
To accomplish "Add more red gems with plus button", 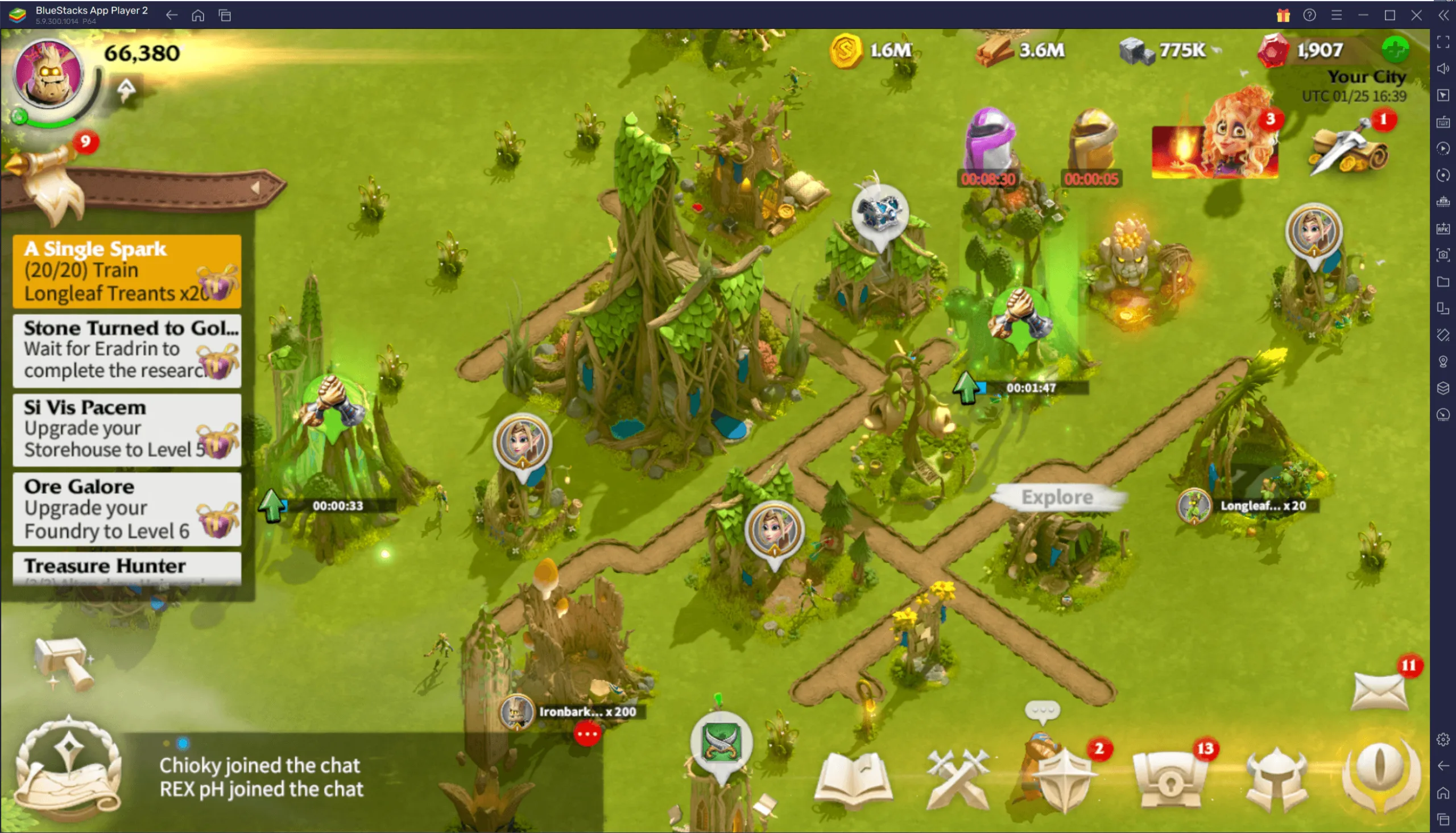I will point(1395,50).
